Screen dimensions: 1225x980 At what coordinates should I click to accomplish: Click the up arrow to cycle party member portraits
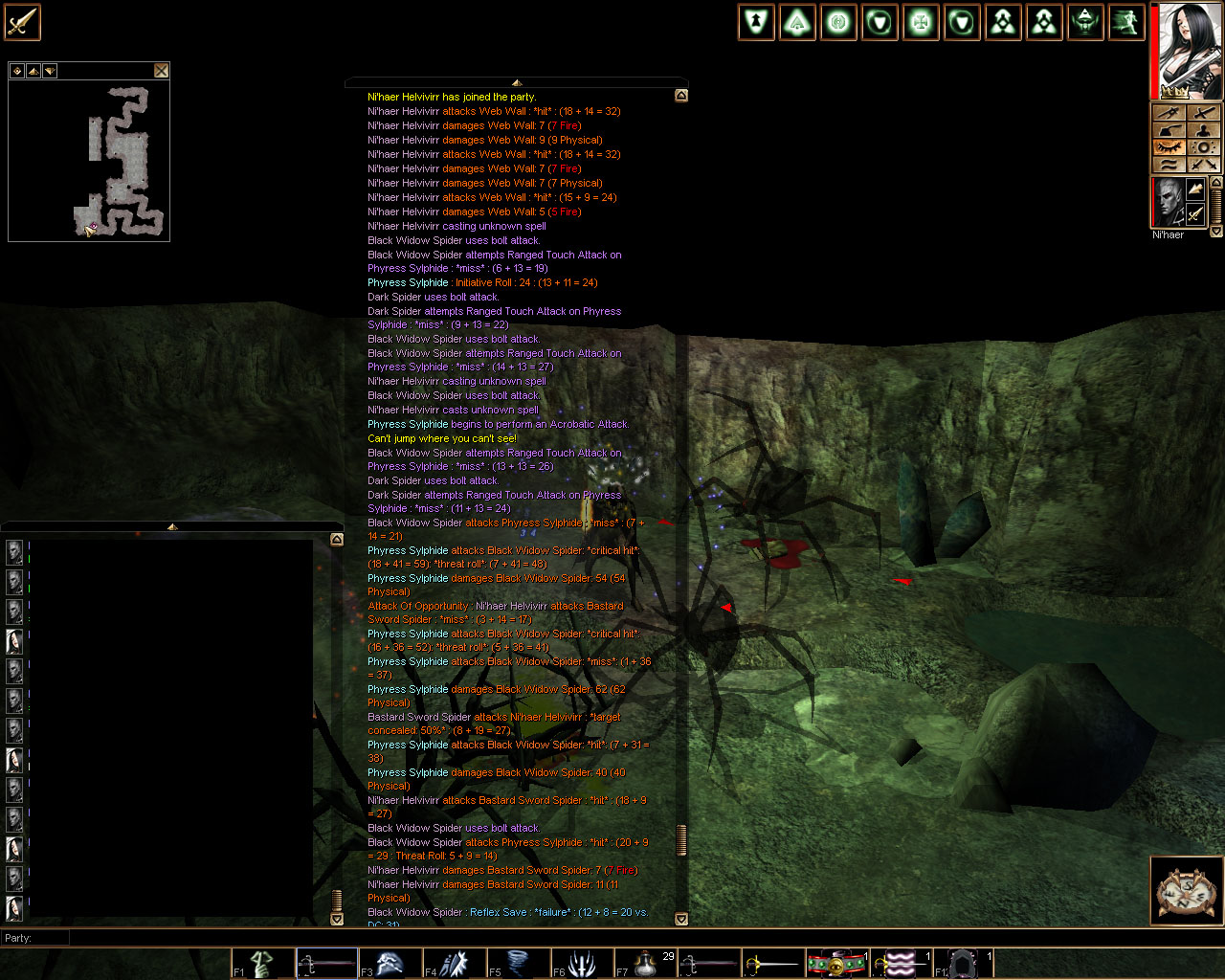click(1216, 181)
